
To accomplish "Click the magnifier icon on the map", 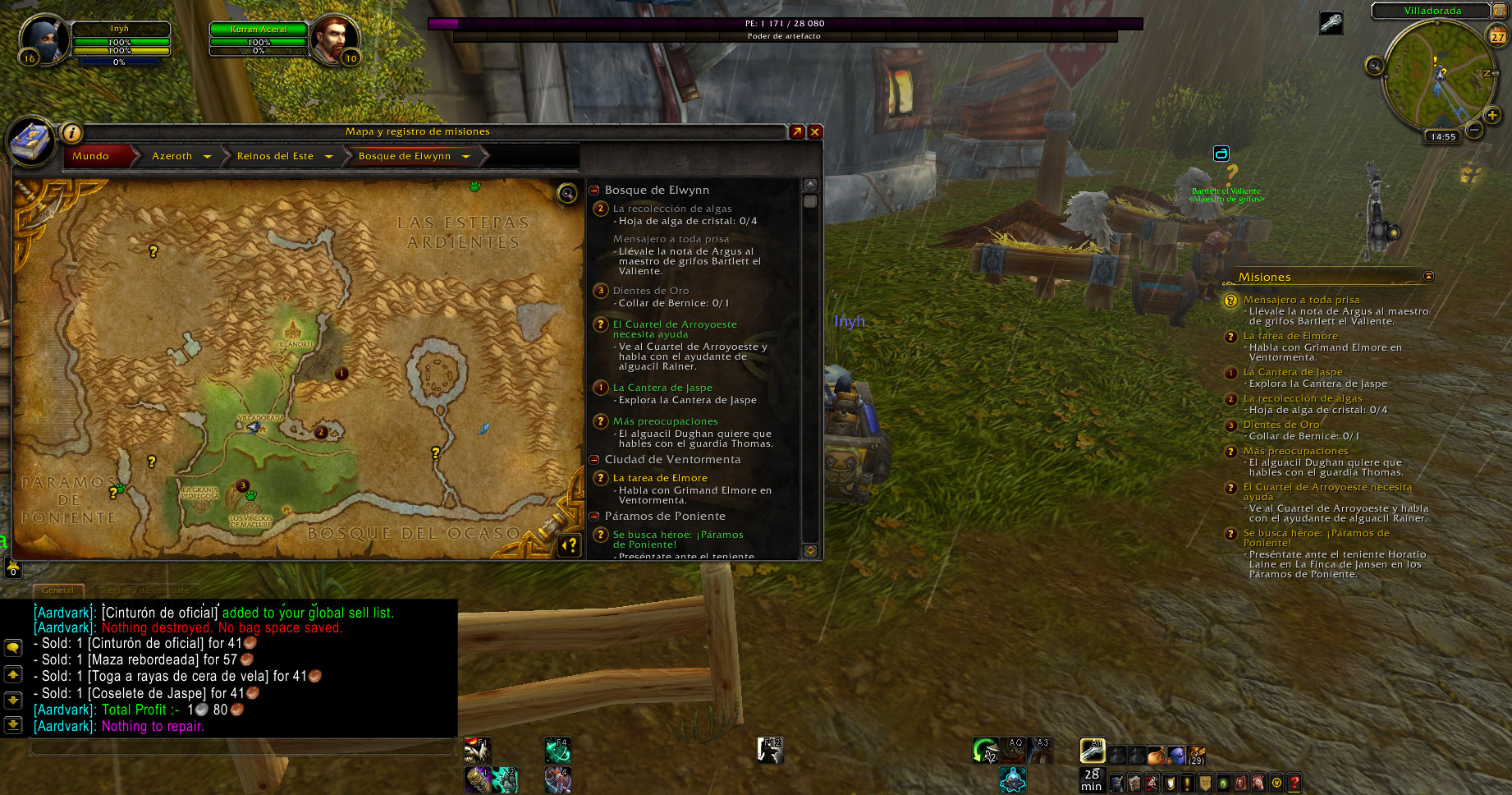I will [x=567, y=194].
